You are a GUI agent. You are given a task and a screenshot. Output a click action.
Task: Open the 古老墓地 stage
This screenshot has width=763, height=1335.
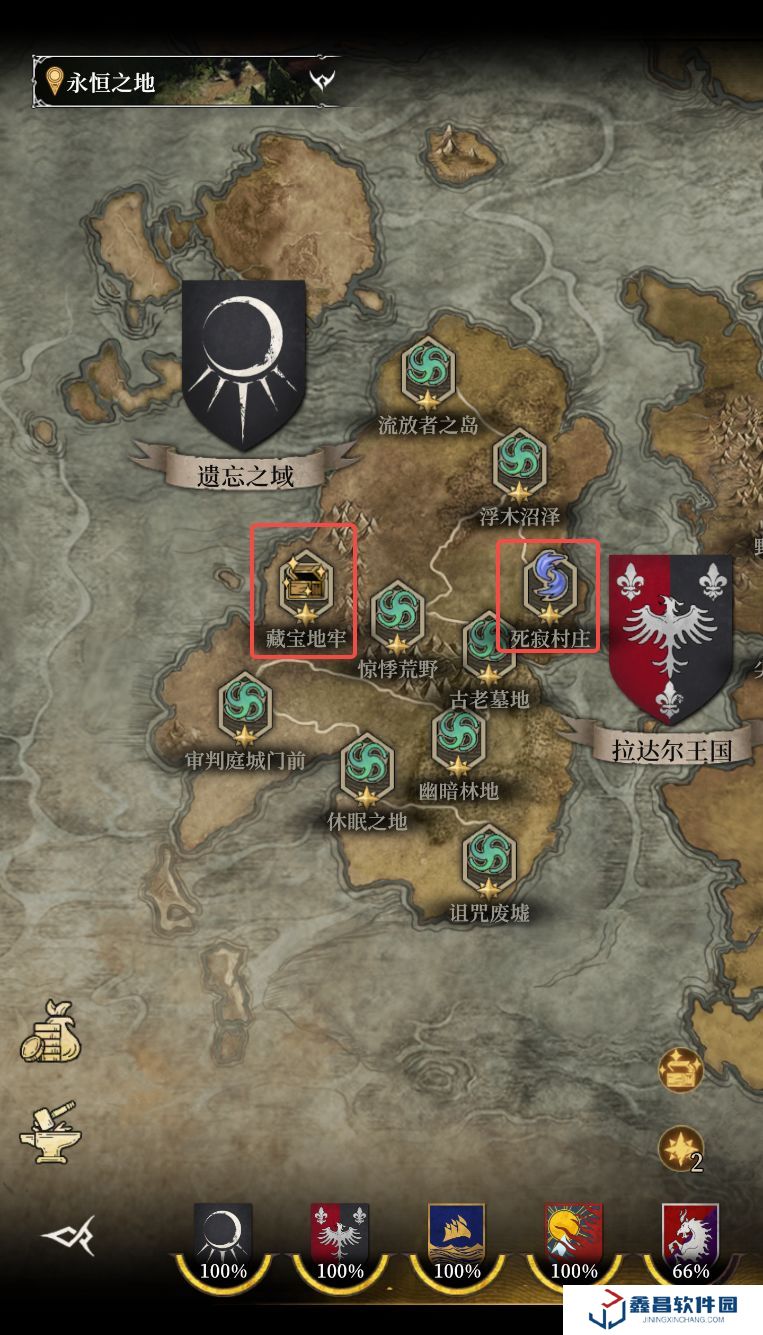click(x=489, y=647)
